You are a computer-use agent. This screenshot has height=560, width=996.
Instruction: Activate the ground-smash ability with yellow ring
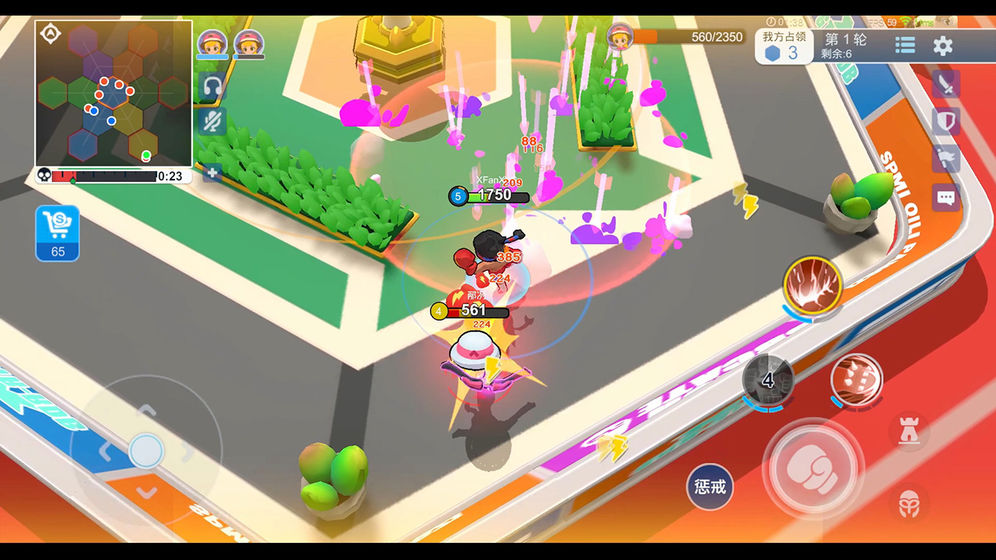[812, 285]
